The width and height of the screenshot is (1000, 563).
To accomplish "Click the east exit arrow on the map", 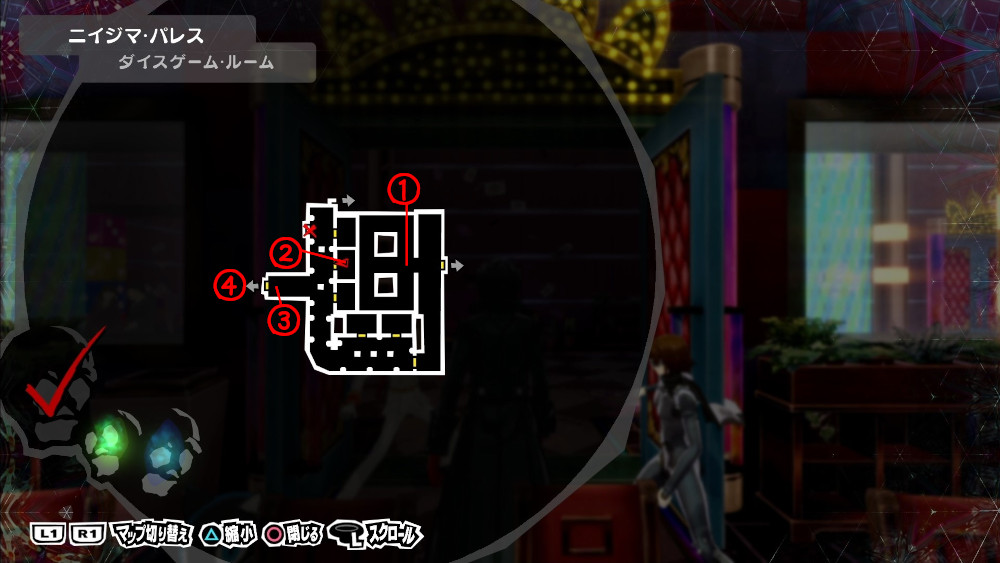I will [x=457, y=265].
